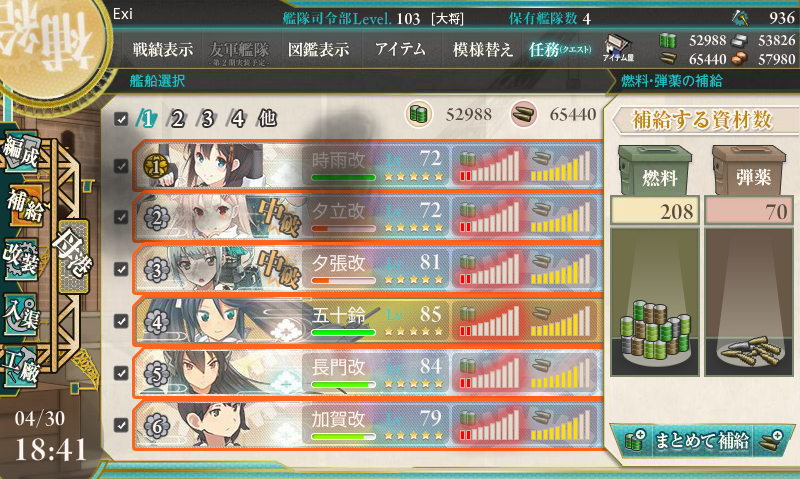Click まとめて補給 to resupply all
The image size is (800, 479).
pyautogui.click(x=701, y=438)
